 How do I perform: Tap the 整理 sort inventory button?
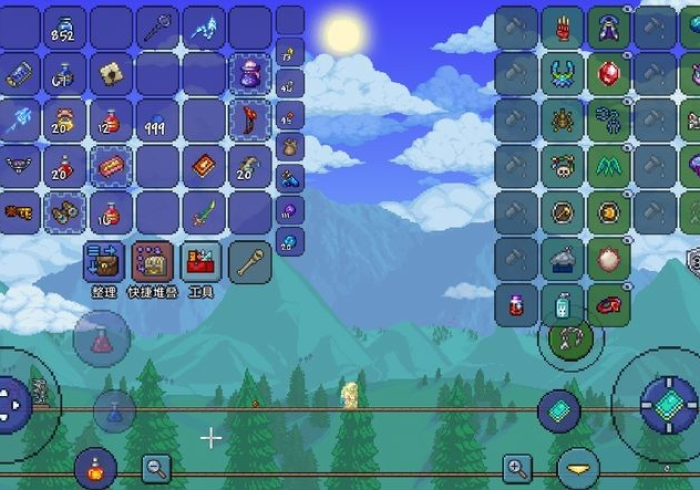[104, 262]
